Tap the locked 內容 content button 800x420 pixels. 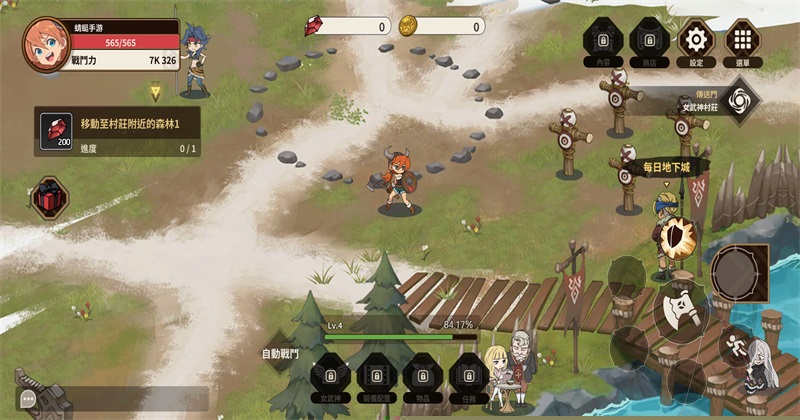(602, 40)
